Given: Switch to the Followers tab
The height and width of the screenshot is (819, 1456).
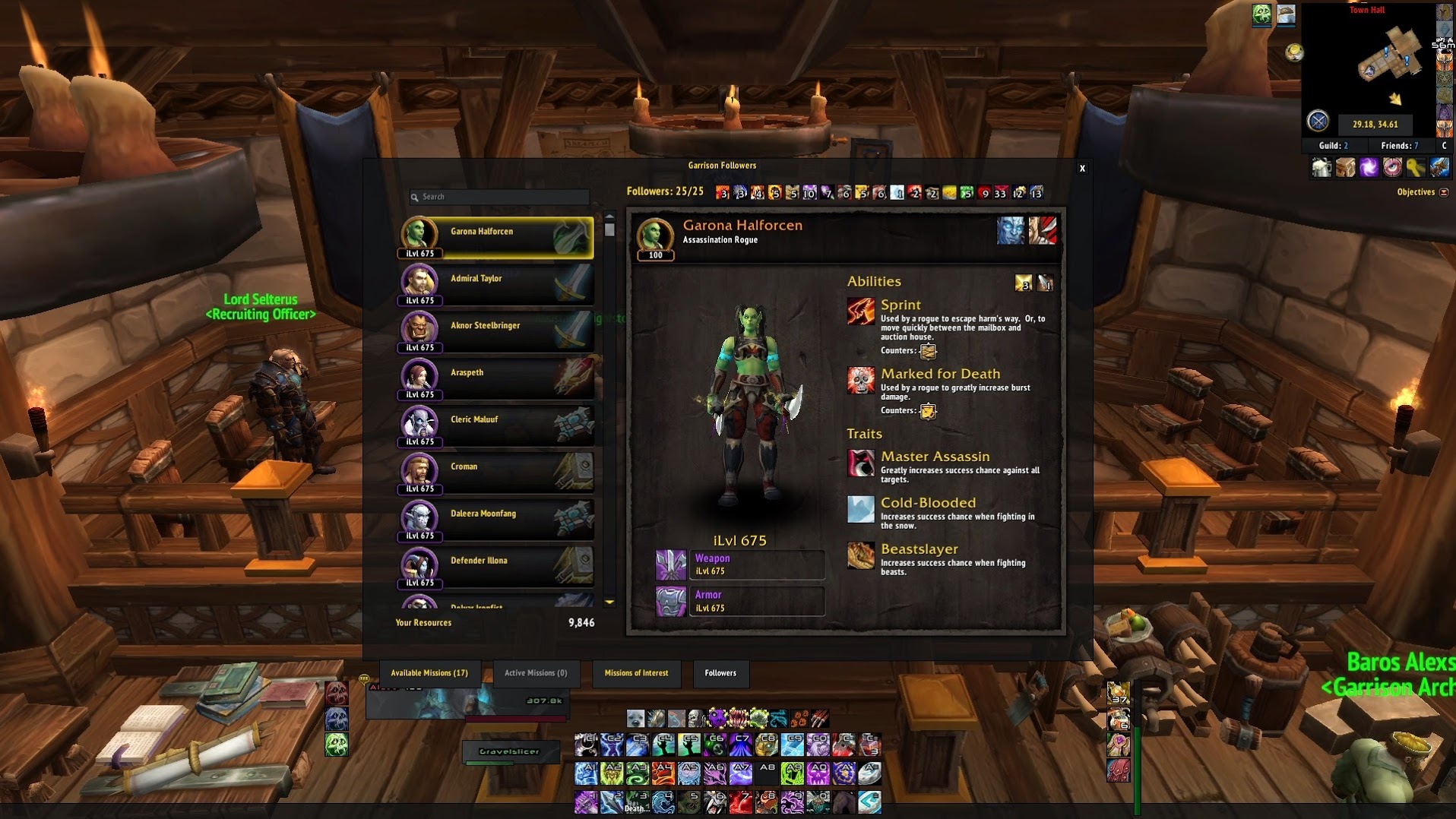Looking at the screenshot, I should (720, 673).
